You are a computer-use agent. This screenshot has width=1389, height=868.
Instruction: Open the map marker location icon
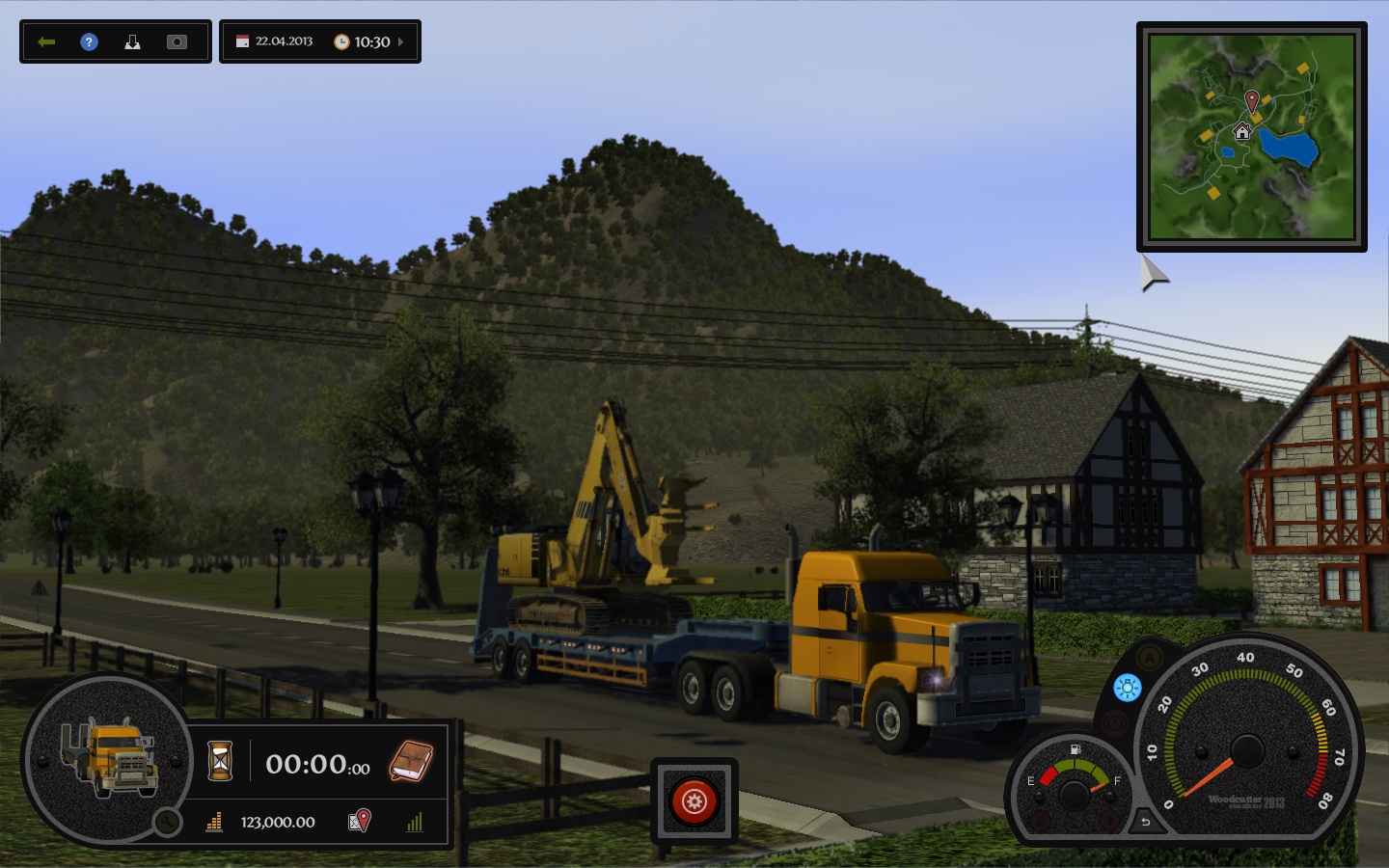(x=360, y=821)
